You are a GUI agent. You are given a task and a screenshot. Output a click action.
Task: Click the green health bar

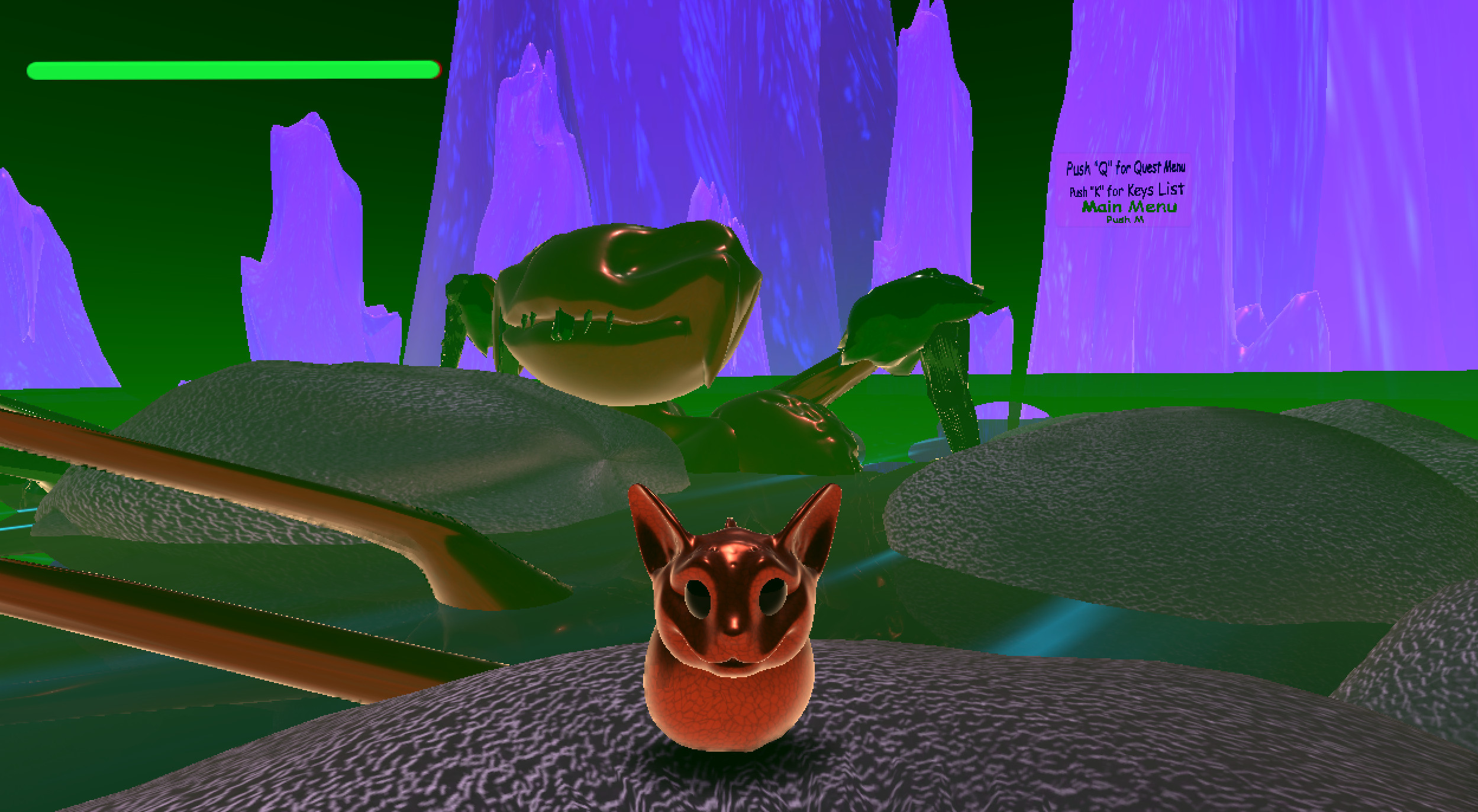click(231, 70)
